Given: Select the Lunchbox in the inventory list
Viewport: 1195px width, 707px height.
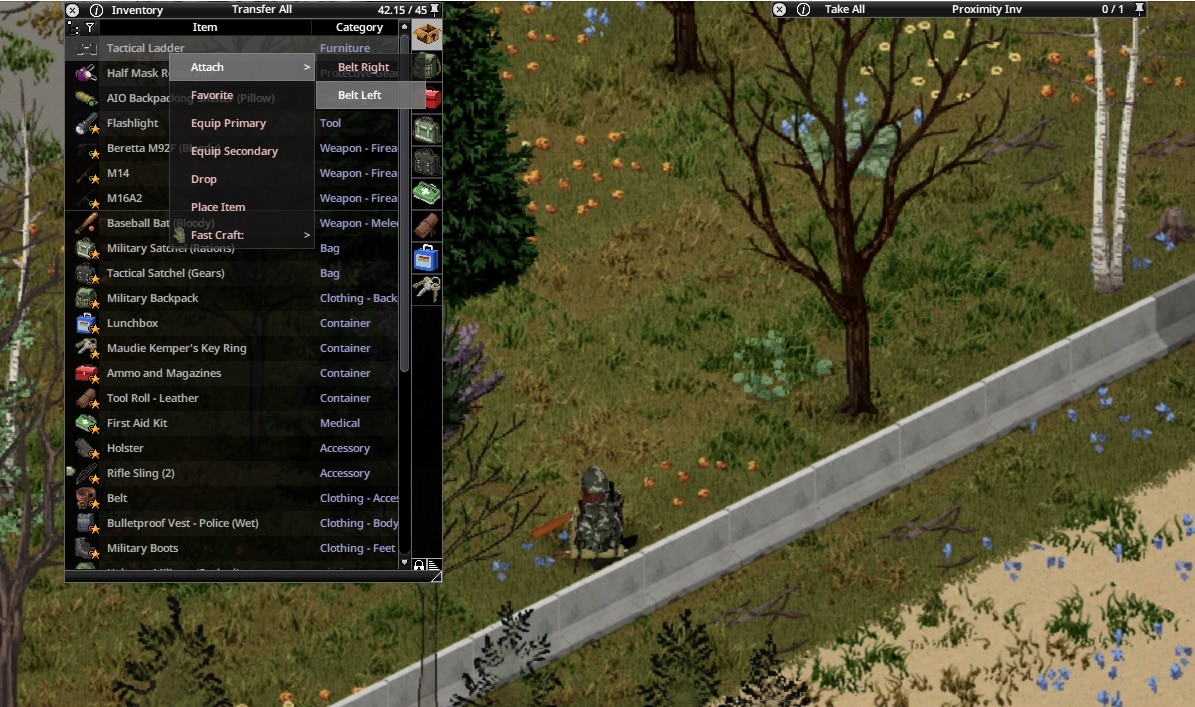Looking at the screenshot, I should 132,323.
